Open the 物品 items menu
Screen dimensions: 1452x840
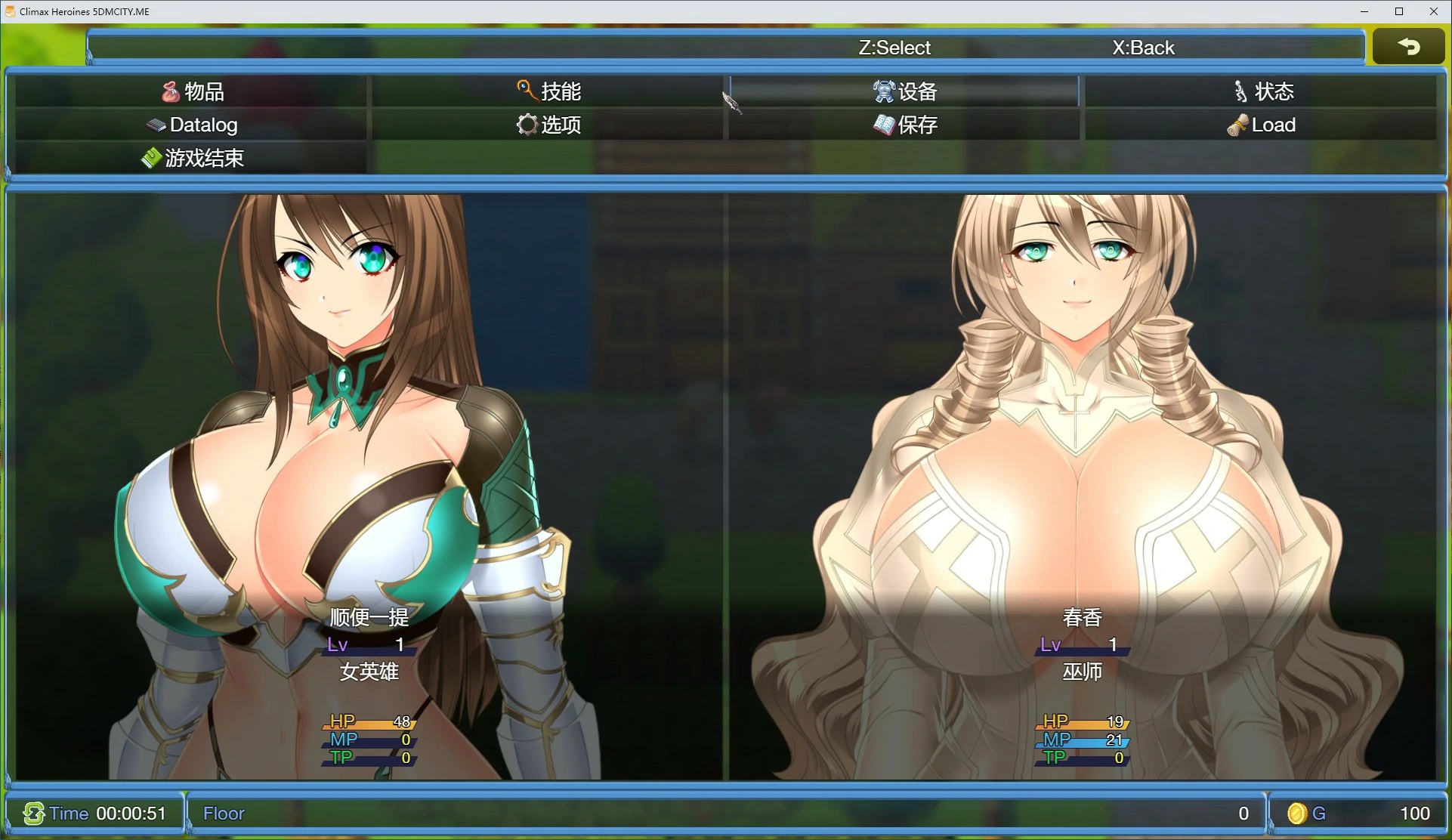192,91
